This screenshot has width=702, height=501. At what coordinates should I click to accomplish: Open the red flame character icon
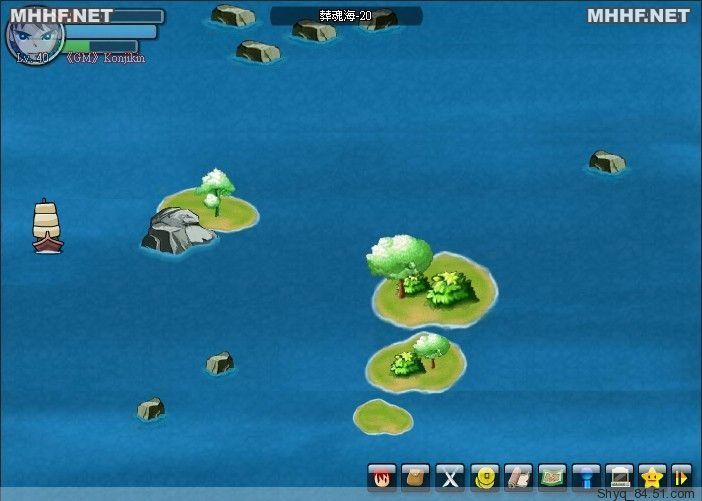coord(382,476)
